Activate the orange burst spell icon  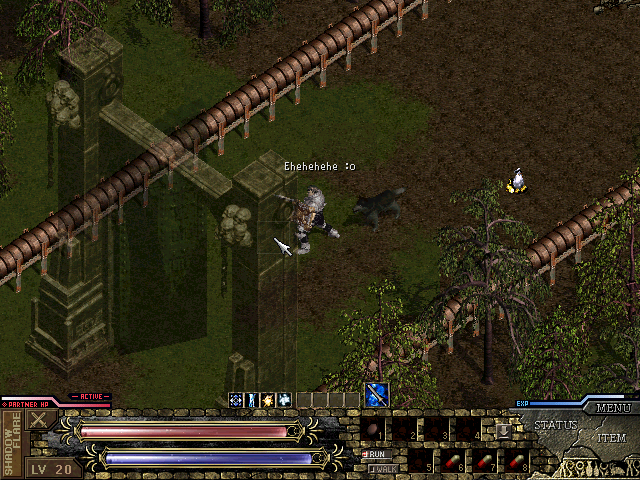[268, 400]
